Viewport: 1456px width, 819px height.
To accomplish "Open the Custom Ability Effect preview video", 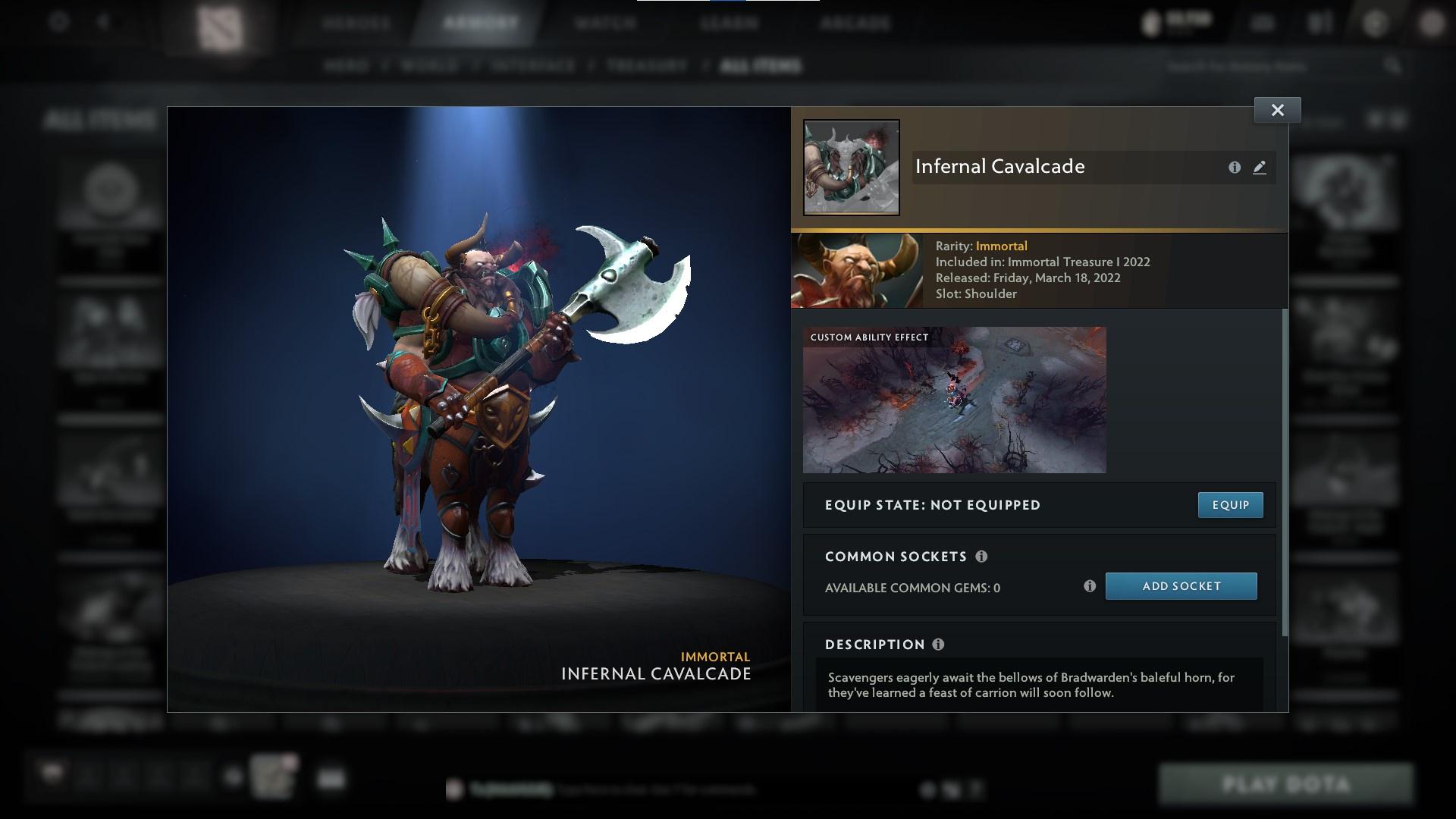I will point(954,400).
